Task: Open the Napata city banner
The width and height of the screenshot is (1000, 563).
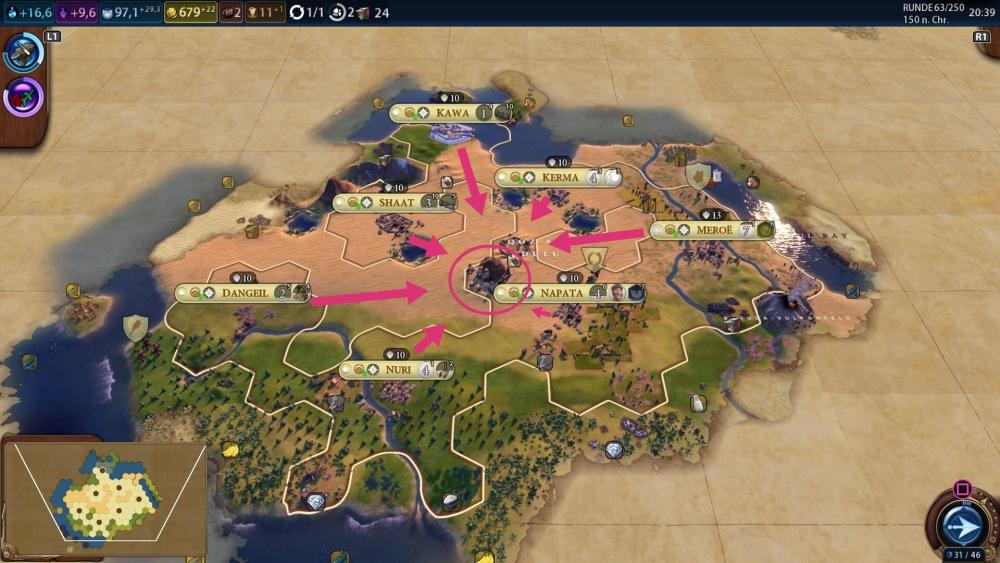Action: click(560, 293)
